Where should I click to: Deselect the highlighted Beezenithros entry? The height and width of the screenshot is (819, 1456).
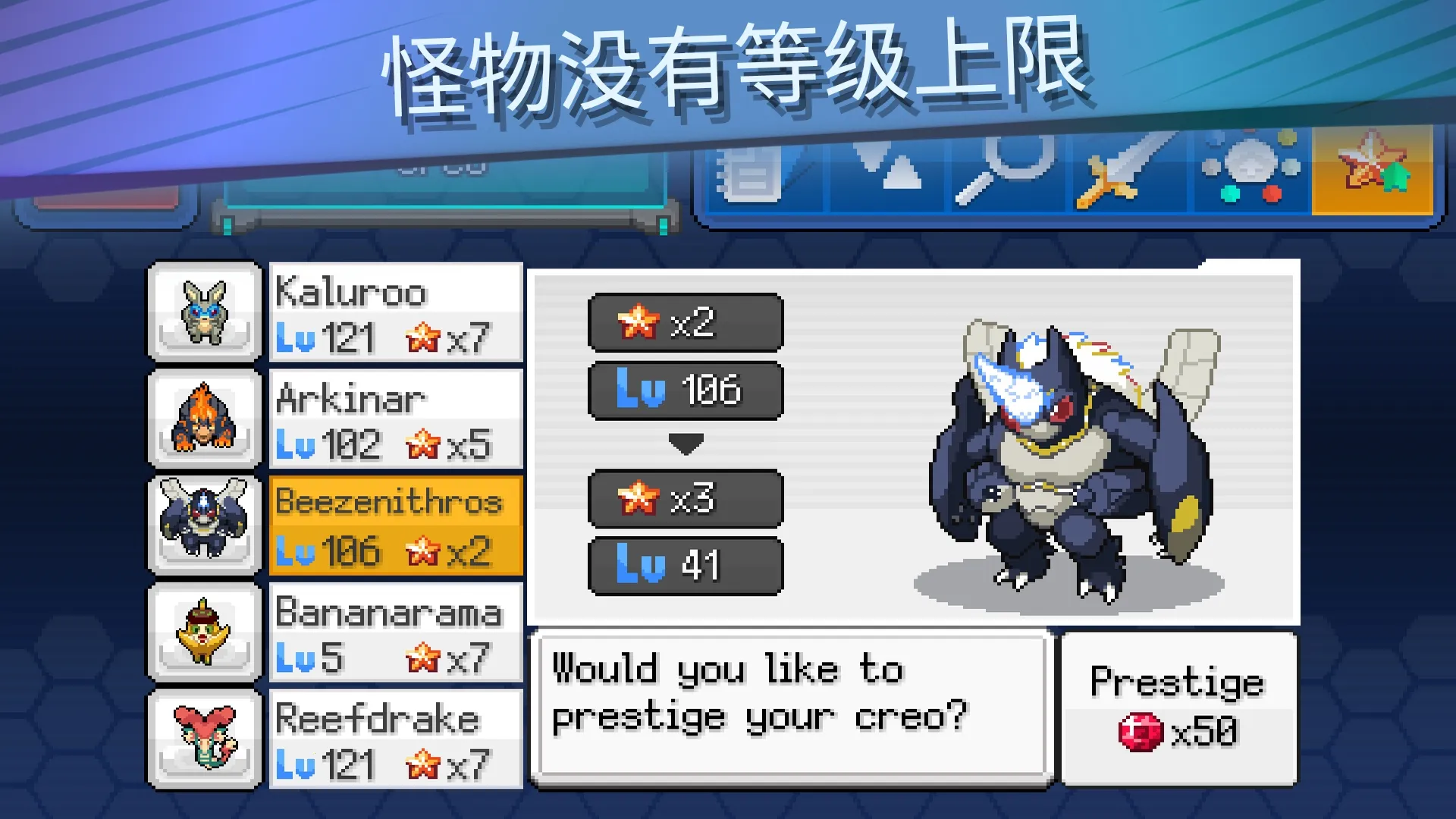pos(394,525)
